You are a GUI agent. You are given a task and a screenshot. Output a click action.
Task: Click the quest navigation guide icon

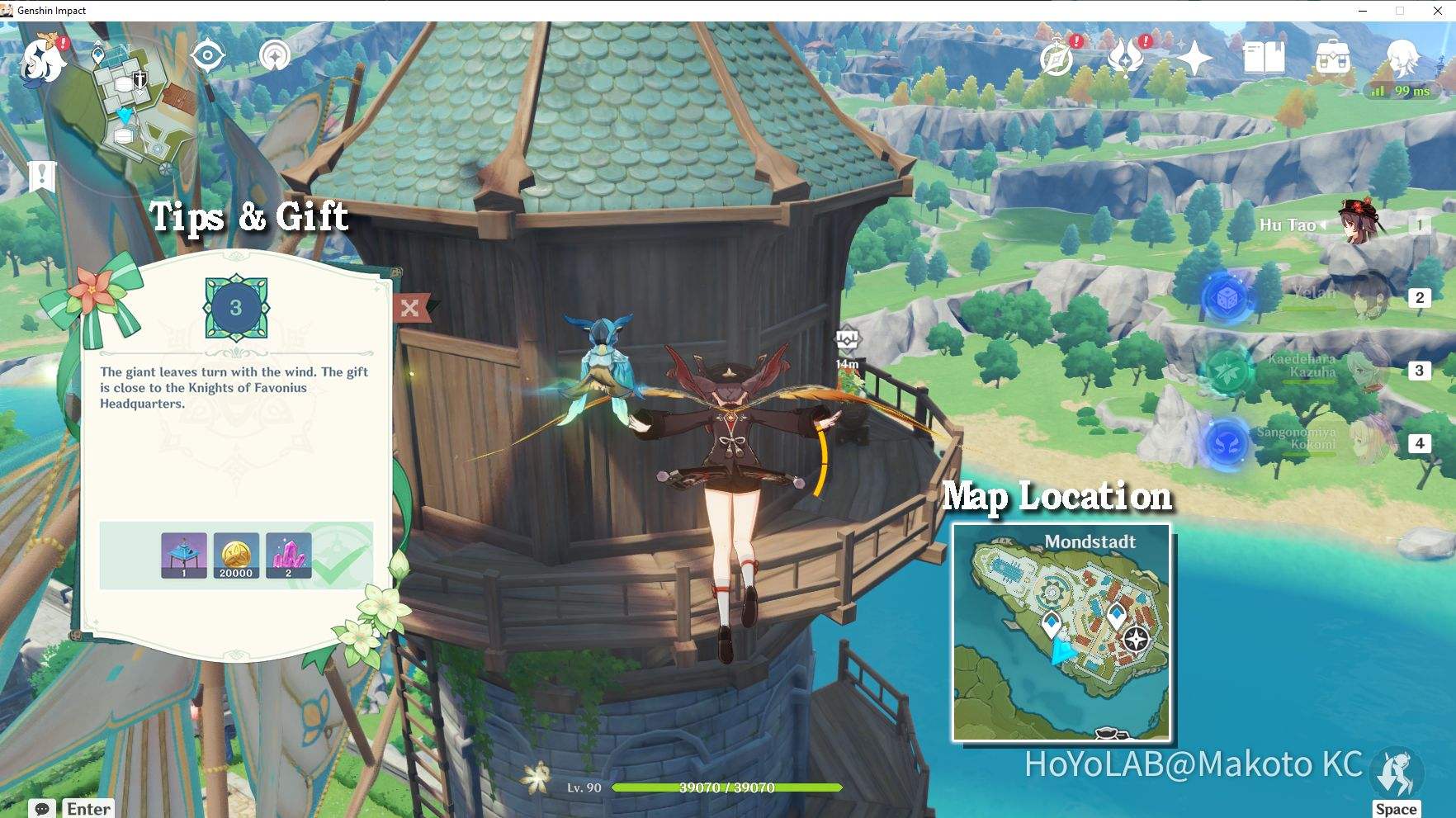pos(273,58)
